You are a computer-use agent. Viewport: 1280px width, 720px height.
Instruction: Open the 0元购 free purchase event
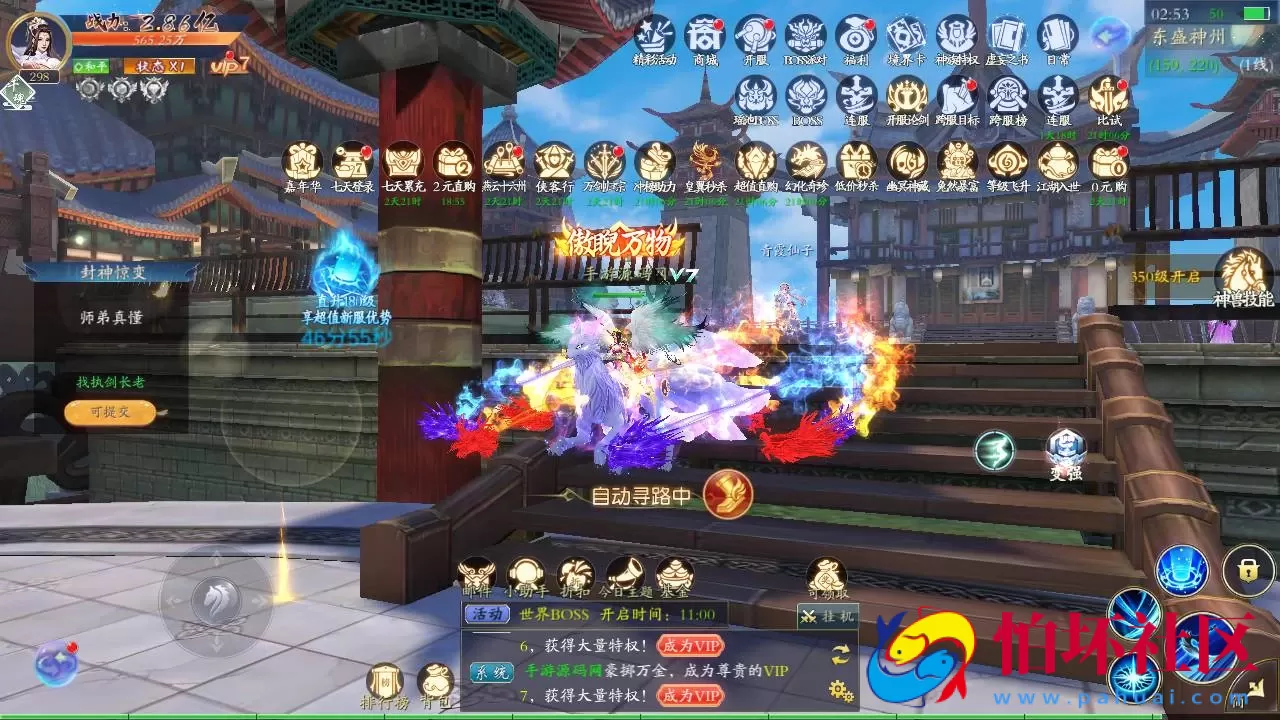[x=1108, y=162]
